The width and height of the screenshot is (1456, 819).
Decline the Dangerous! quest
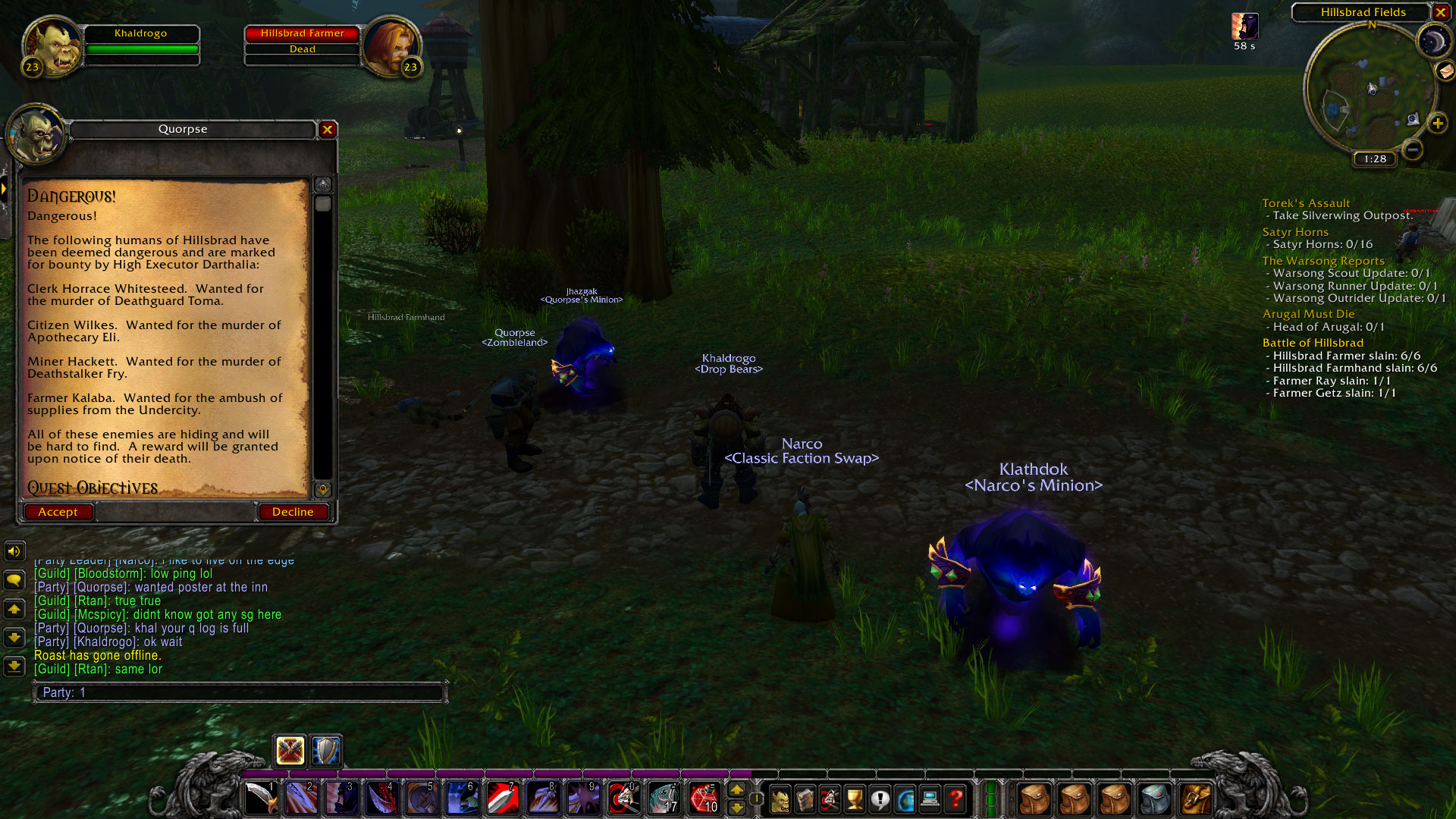(293, 511)
